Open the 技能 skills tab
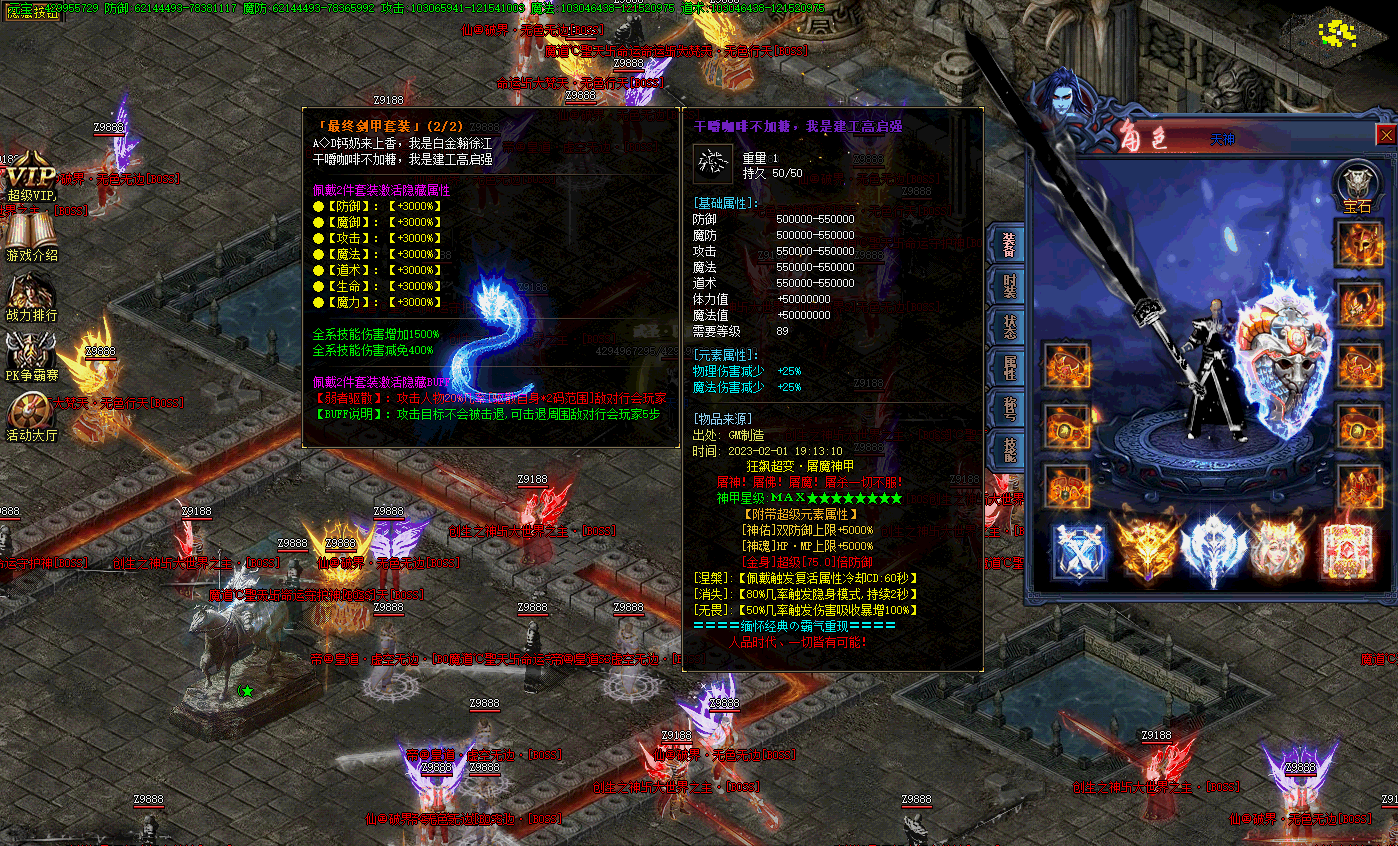The image size is (1398, 846). pos(1008,449)
